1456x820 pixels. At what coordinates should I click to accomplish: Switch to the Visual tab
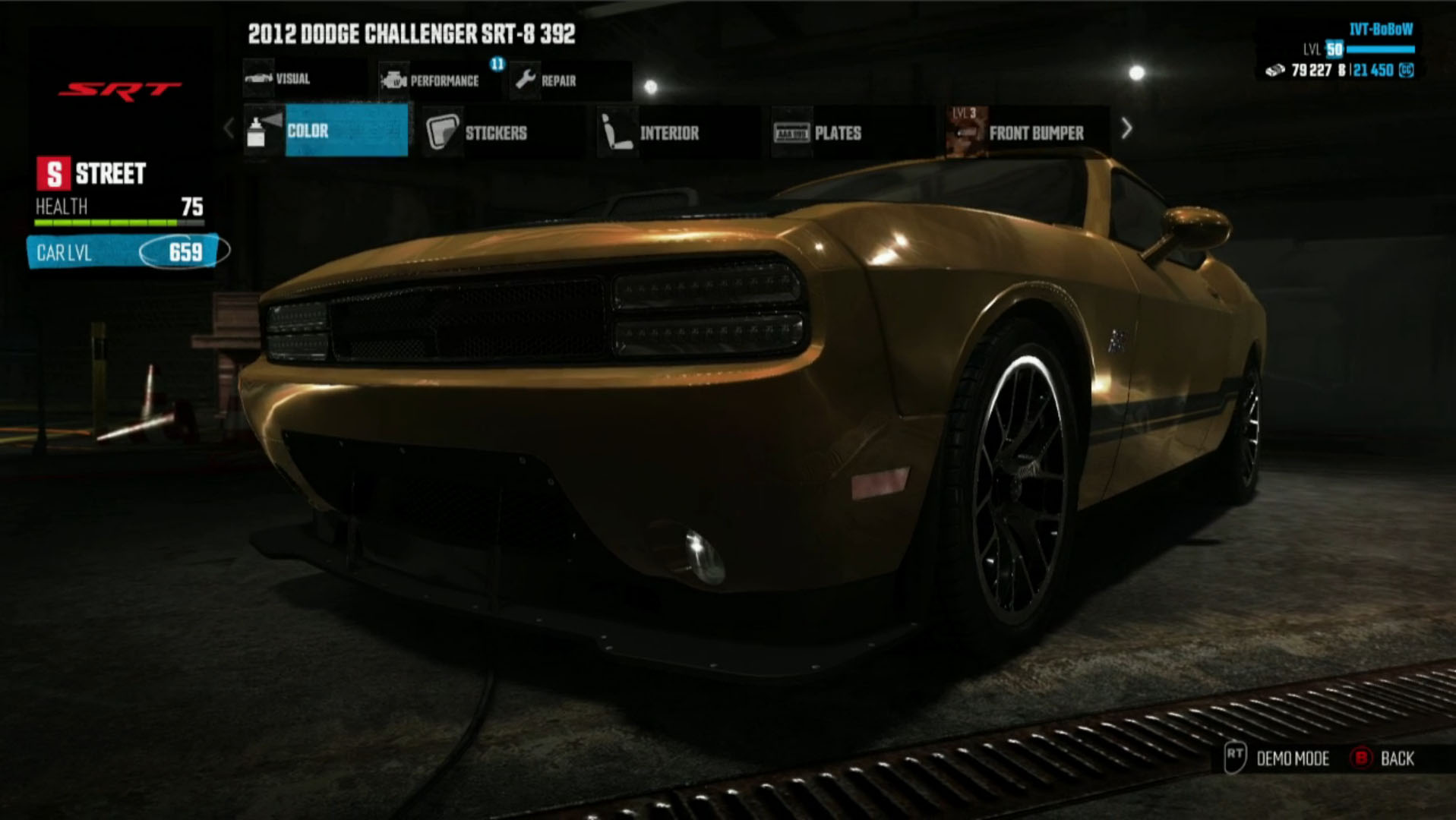292,79
